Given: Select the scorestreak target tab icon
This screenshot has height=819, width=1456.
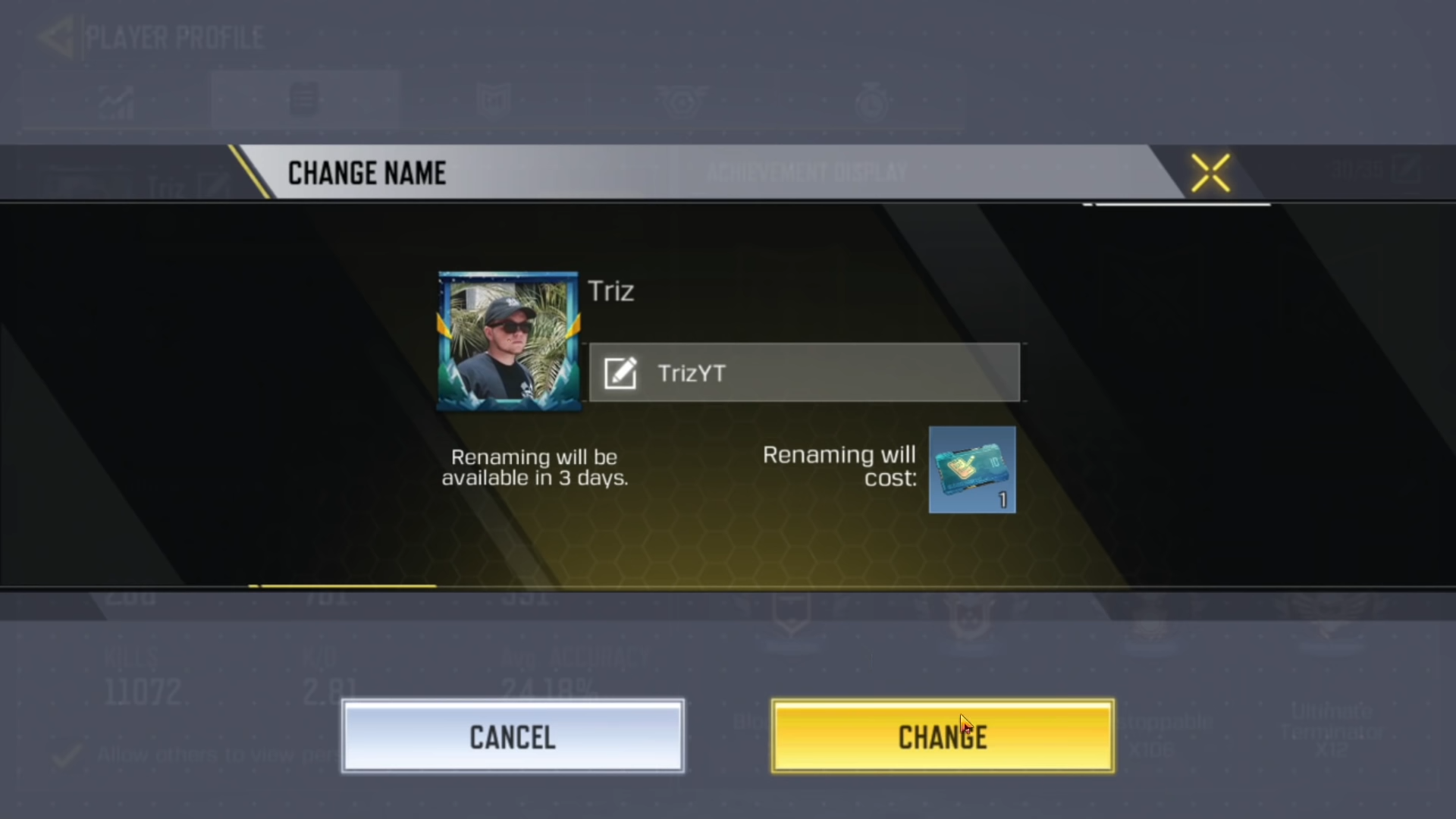Looking at the screenshot, I should [682, 99].
